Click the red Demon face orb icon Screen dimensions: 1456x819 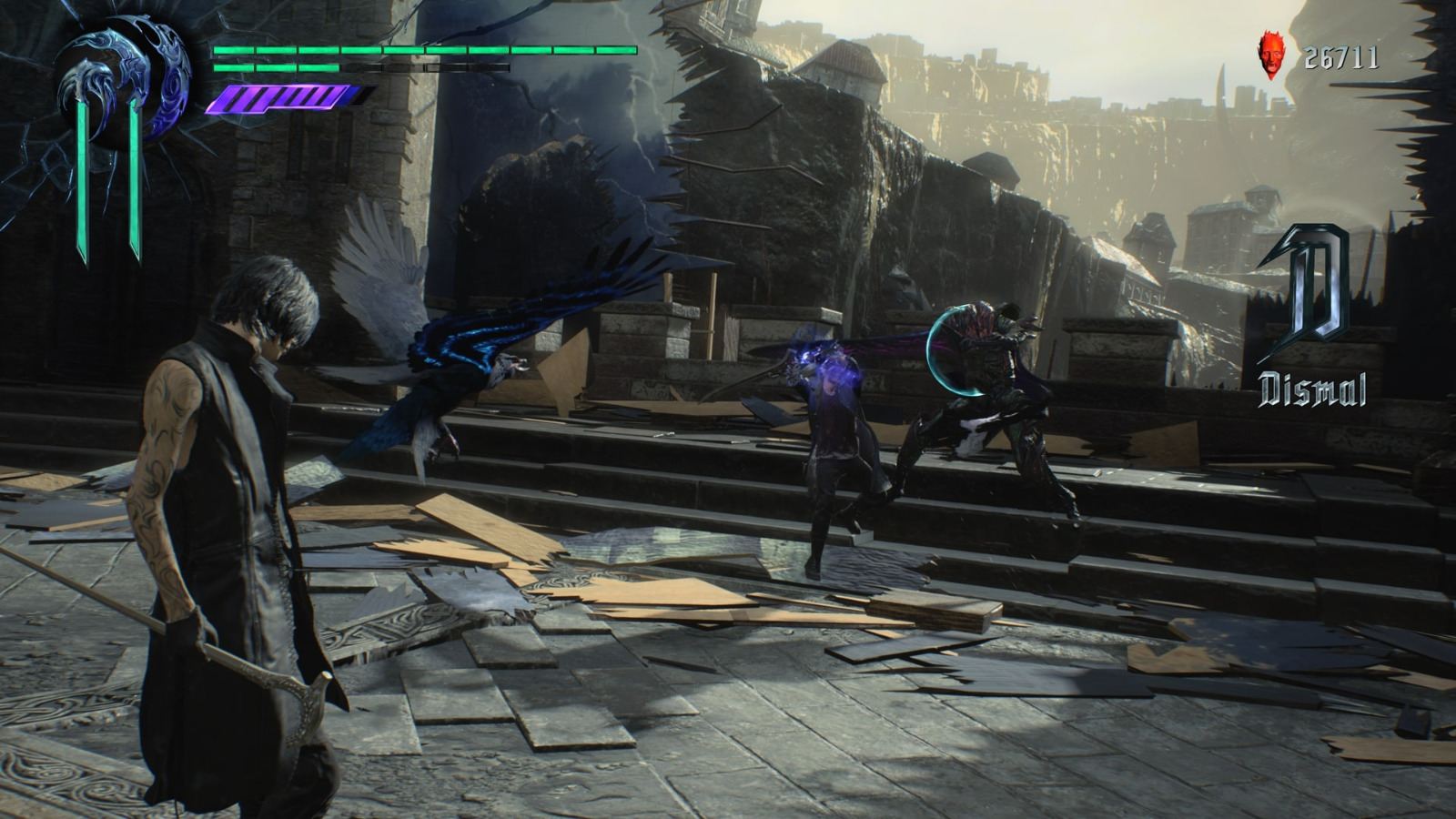pos(1271,55)
